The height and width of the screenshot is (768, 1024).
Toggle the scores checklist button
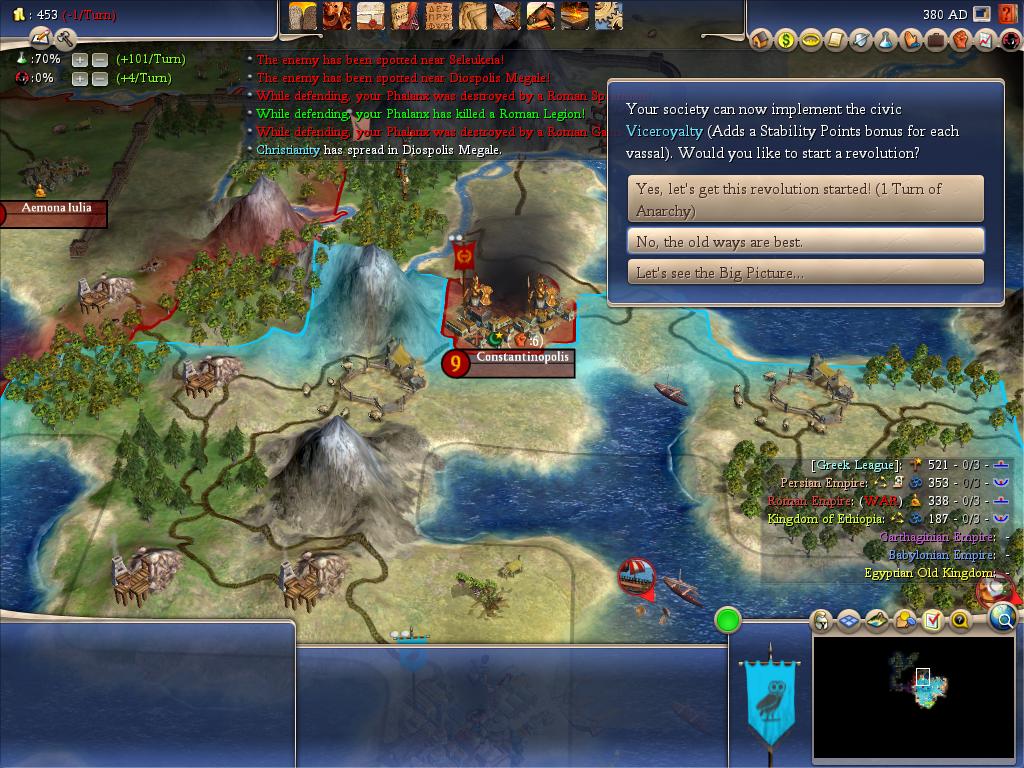[932, 621]
